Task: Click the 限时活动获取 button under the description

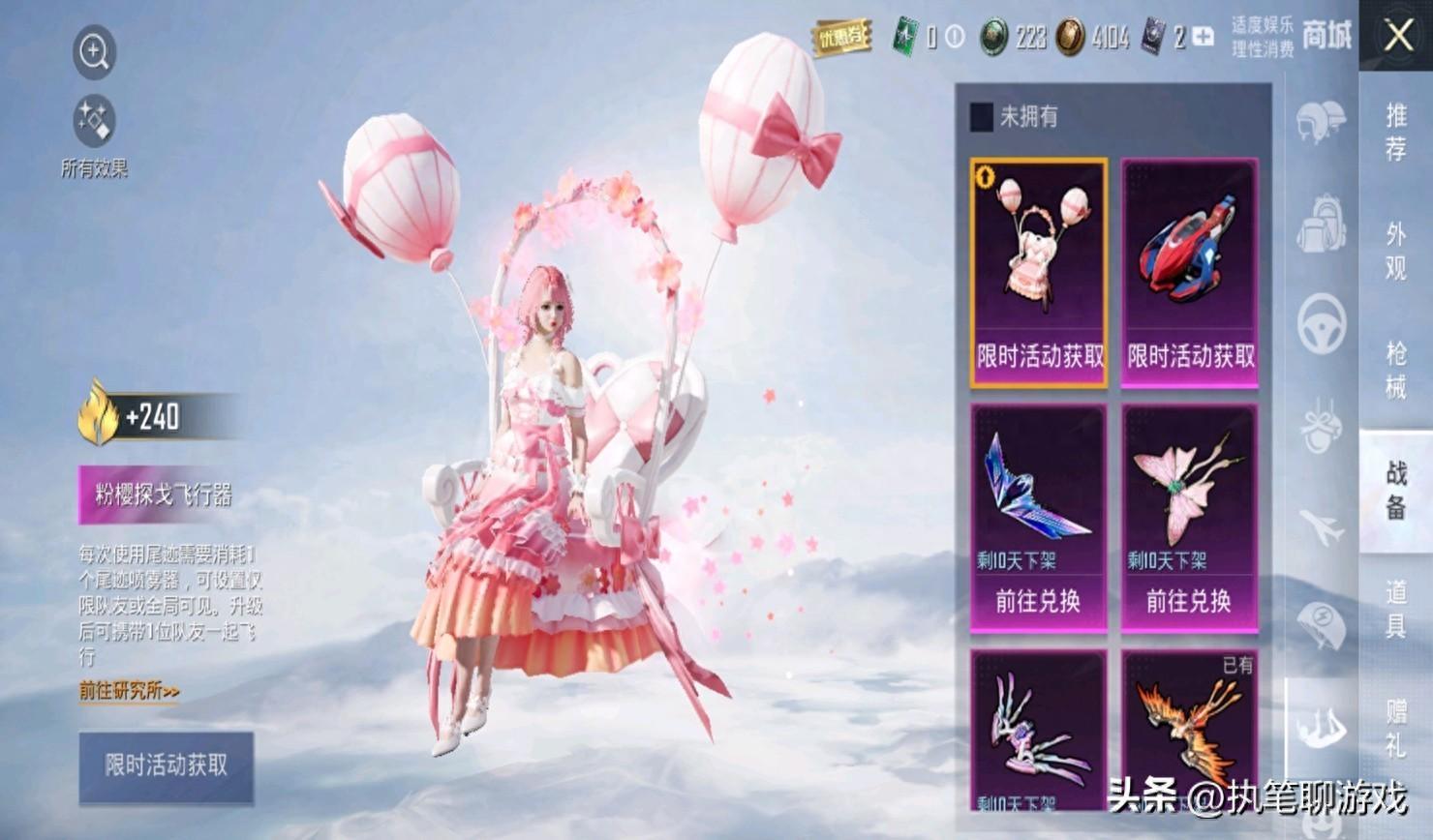Action: pyautogui.click(x=167, y=765)
